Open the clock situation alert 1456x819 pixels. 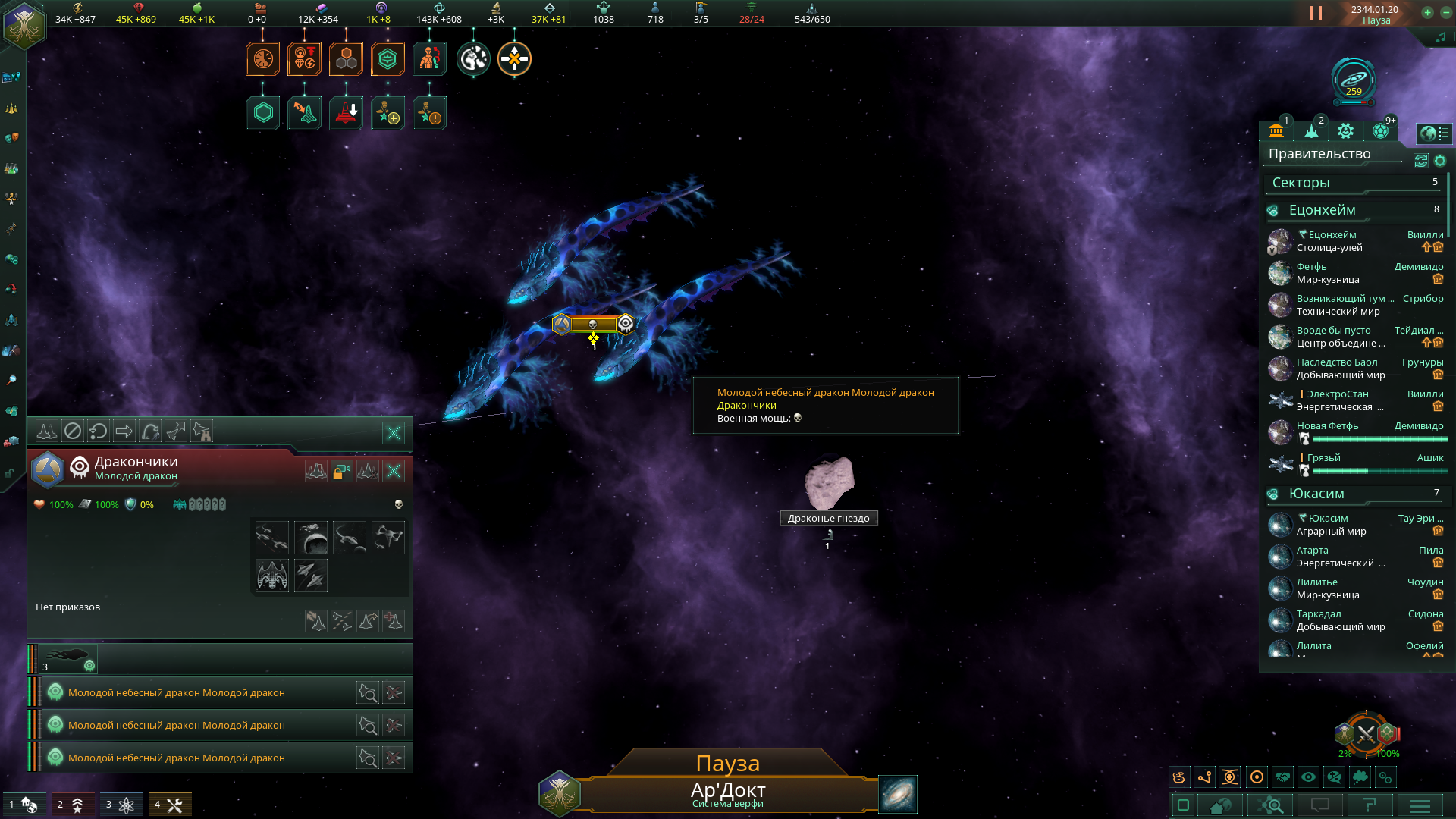click(262, 59)
